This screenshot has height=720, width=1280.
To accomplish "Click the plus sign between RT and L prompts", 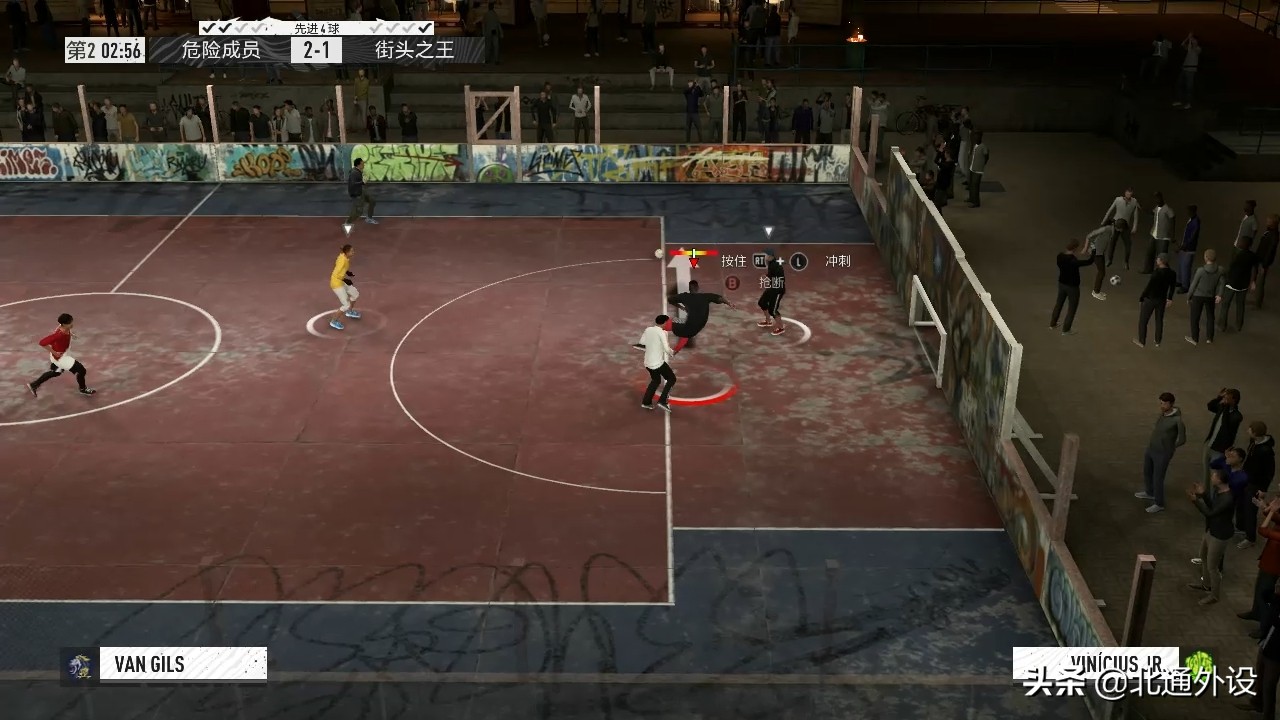I will [x=780, y=260].
